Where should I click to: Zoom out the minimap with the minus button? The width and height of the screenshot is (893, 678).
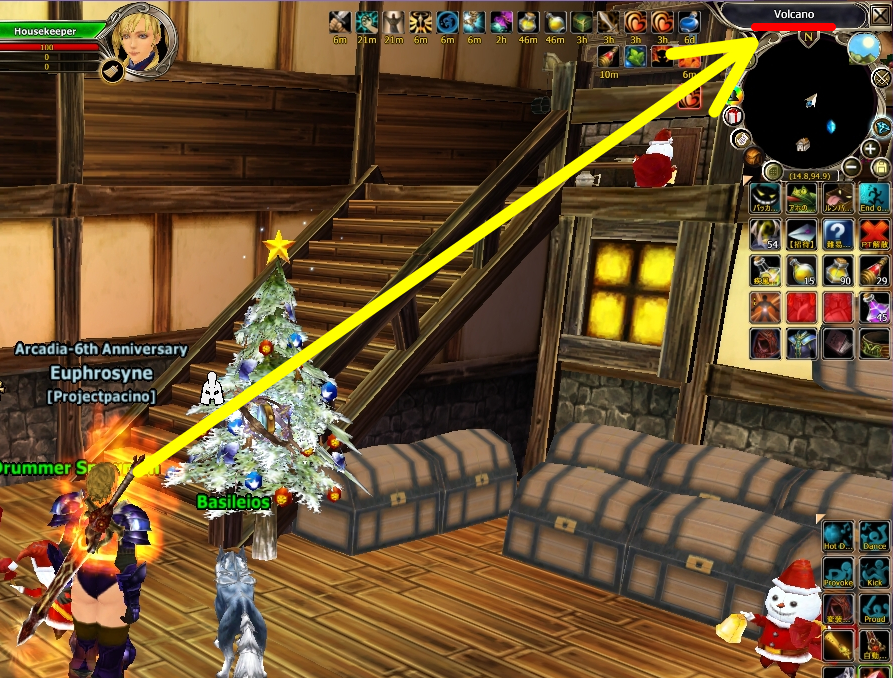[851, 167]
